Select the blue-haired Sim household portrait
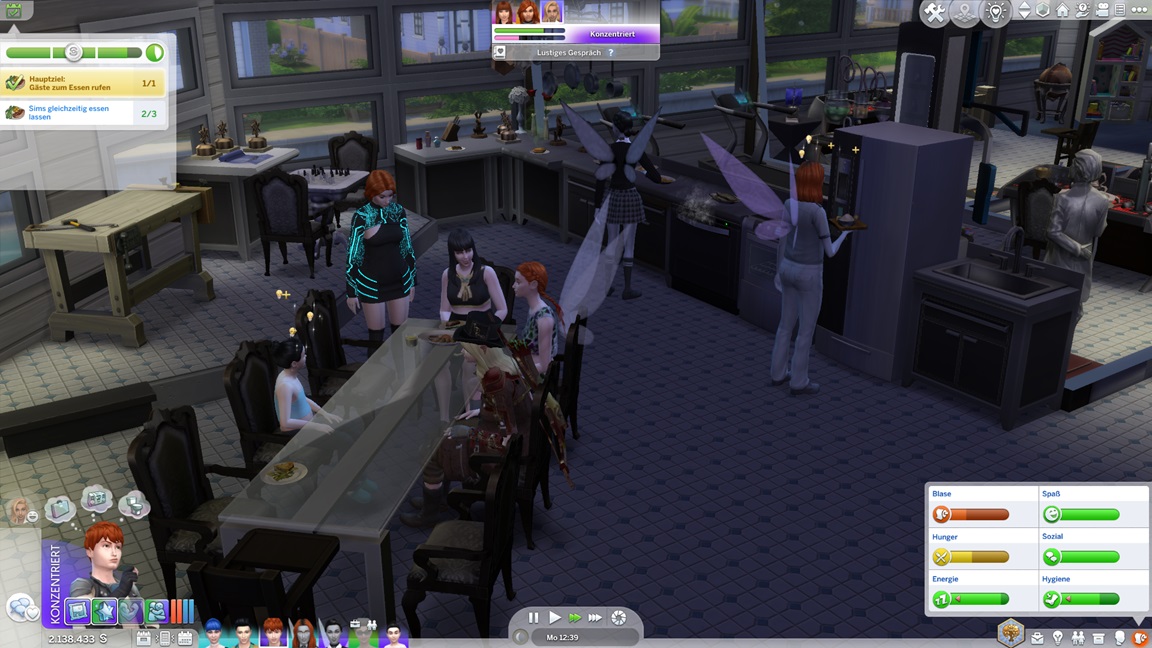This screenshot has width=1152, height=648. tap(213, 633)
